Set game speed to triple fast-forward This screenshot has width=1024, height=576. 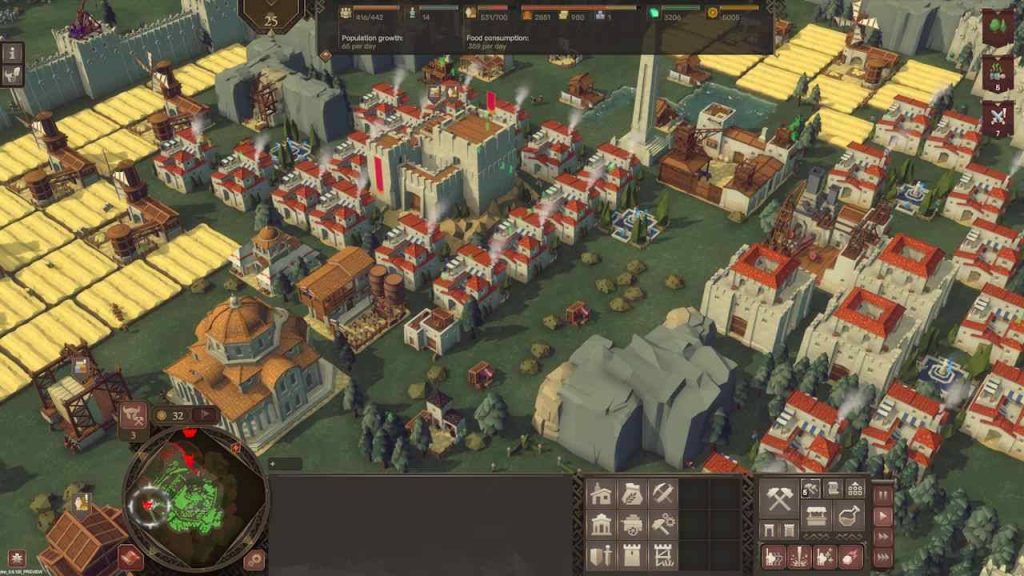pyautogui.click(x=883, y=559)
